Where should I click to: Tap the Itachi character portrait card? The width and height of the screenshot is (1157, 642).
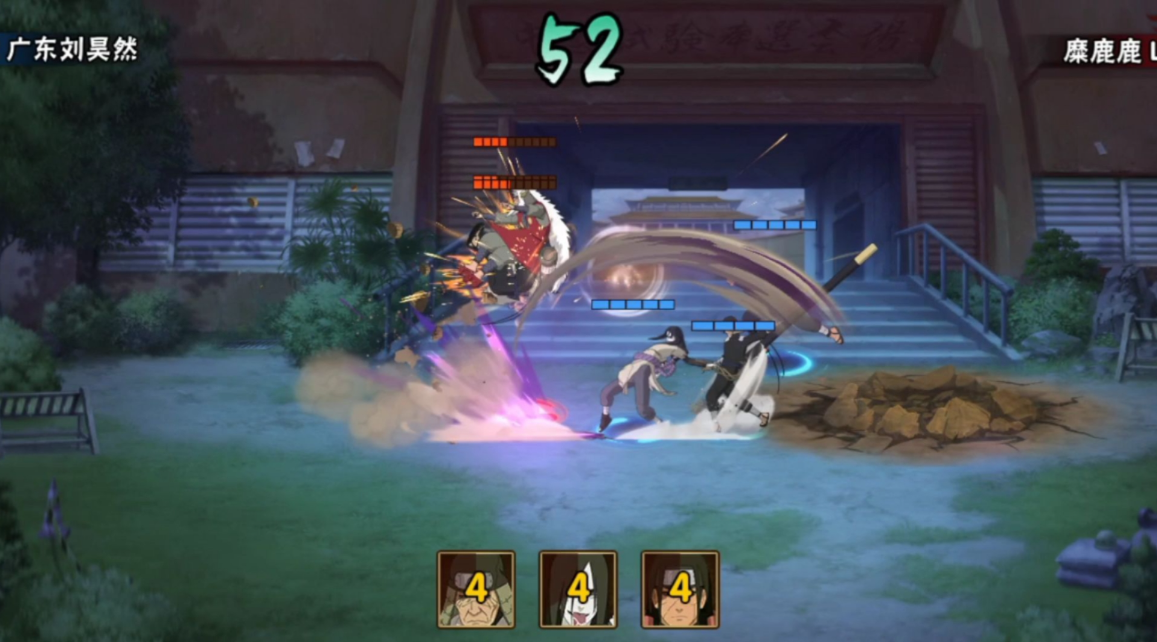[x=680, y=589]
